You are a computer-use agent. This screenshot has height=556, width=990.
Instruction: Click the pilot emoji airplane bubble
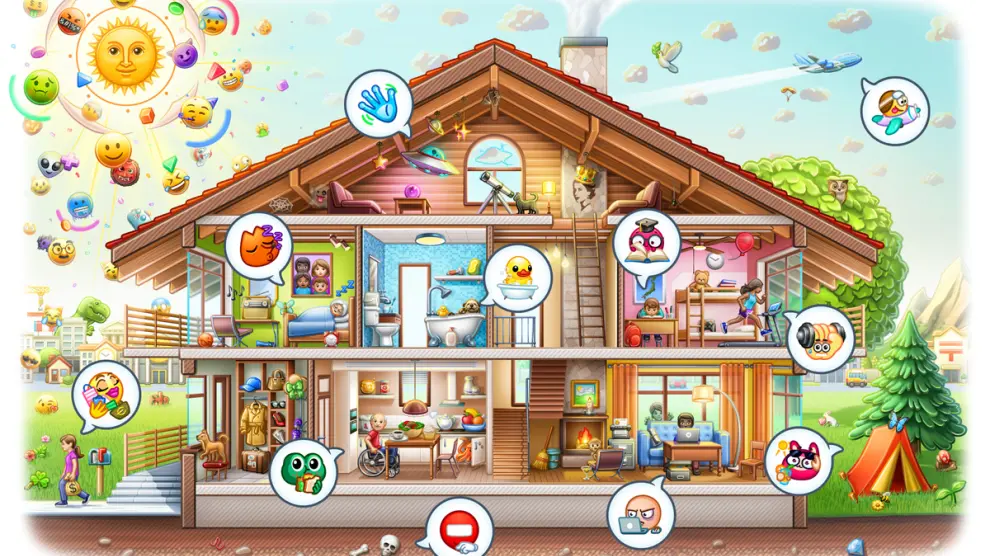(x=893, y=111)
